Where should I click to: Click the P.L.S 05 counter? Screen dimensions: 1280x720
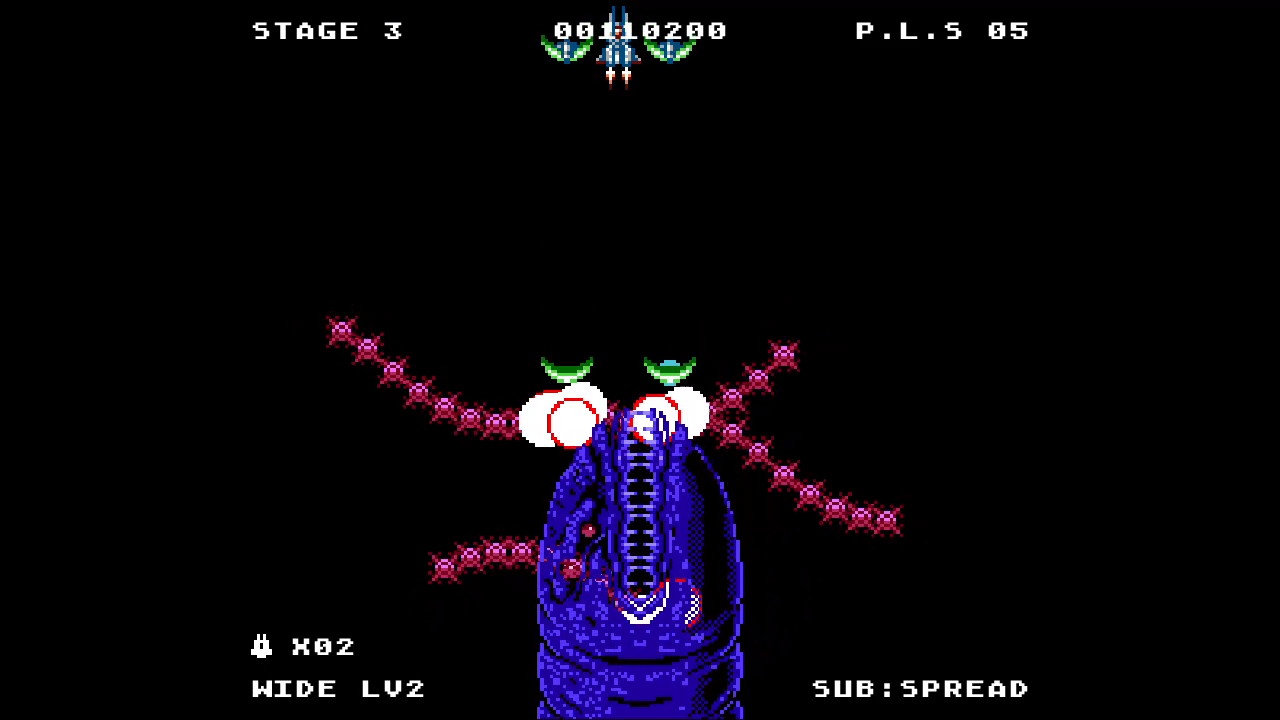pos(943,30)
